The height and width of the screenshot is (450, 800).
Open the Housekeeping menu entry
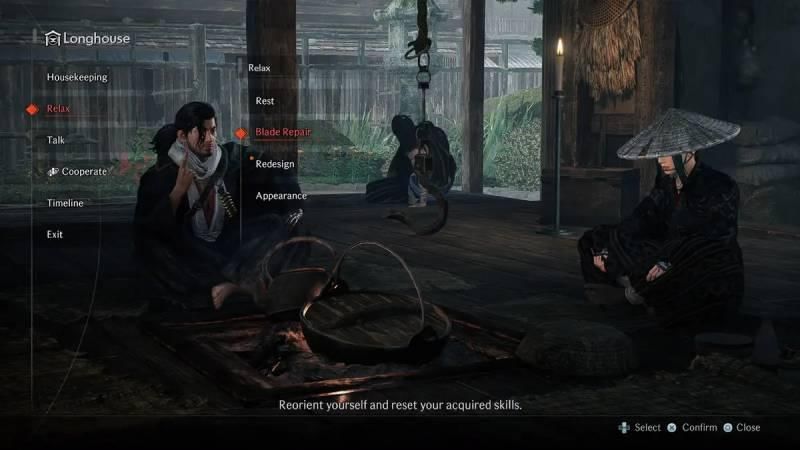click(77, 77)
